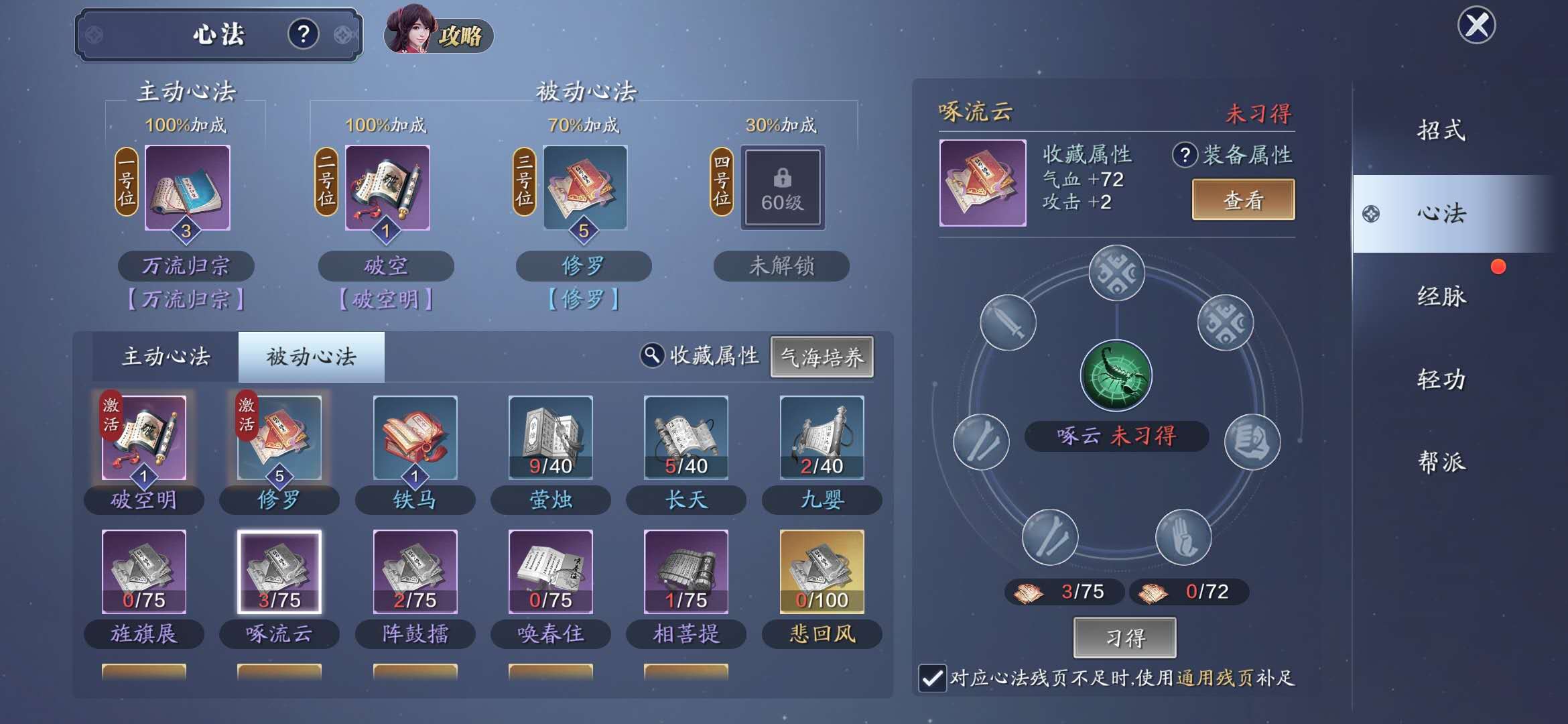Select the locked 四号位 slot
1568x724 pixels.
(x=781, y=188)
